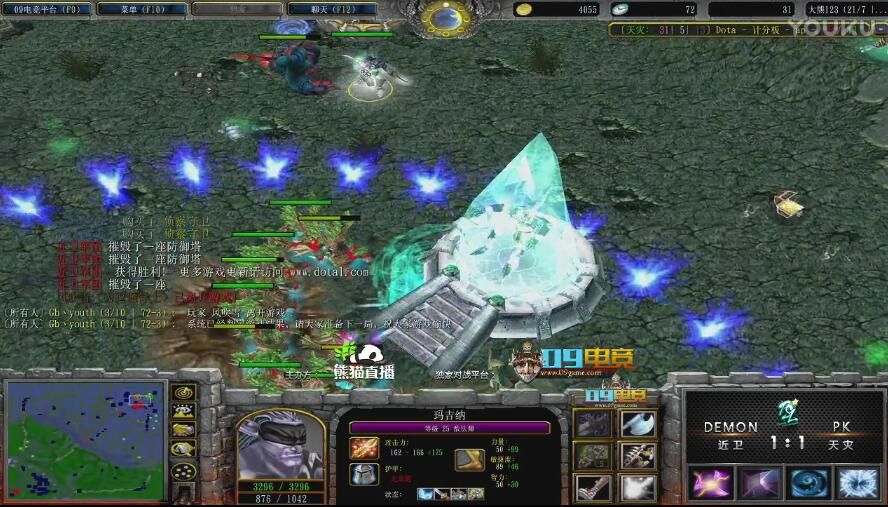Open the 聊天 (F12) chat log
This screenshot has width=888, height=507.
317,9
